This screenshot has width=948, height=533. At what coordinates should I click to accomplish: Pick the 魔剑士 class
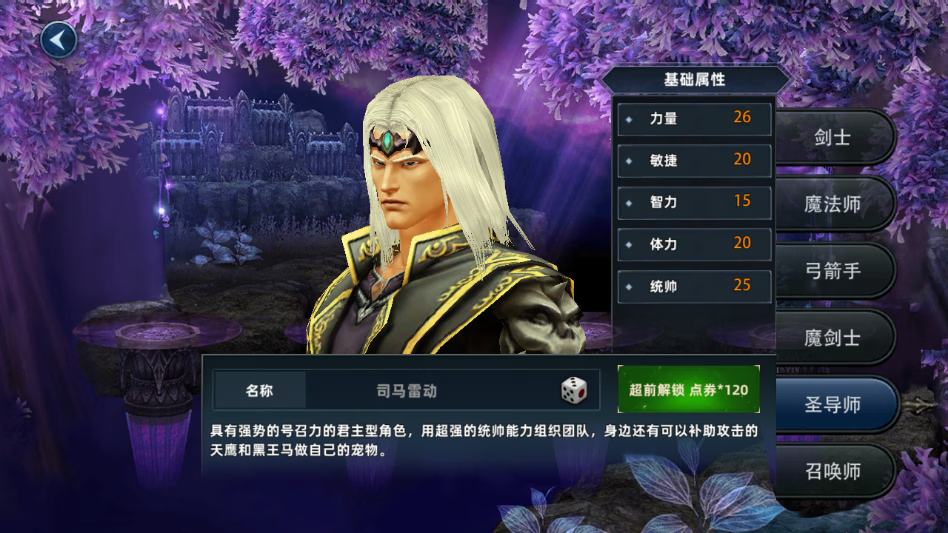click(x=833, y=338)
